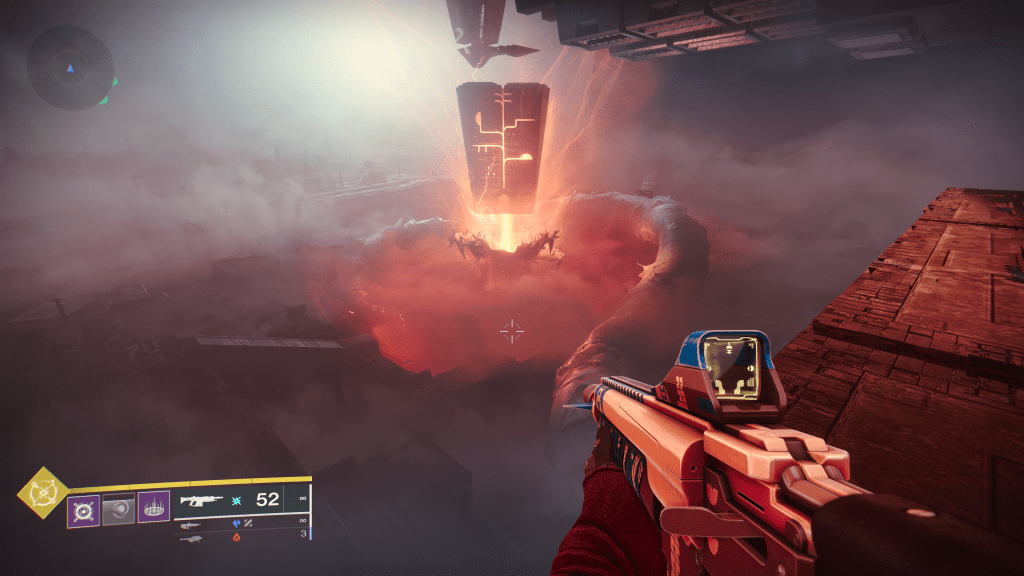Screen dimensions: 1024x576
Task: Use the grey melee ability icon
Action: pyautogui.click(x=118, y=509)
